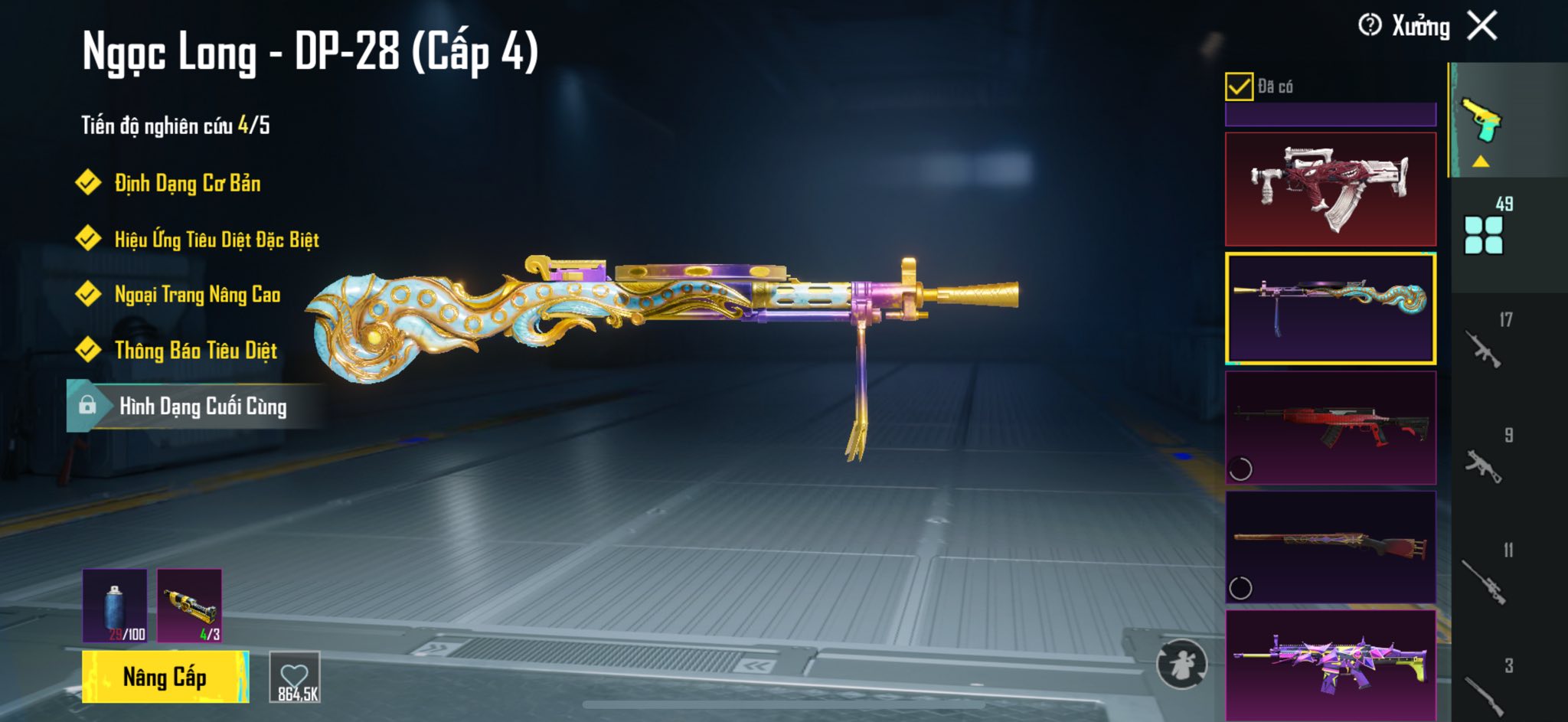
Task: Activate the round character emote button
Action: [1181, 664]
